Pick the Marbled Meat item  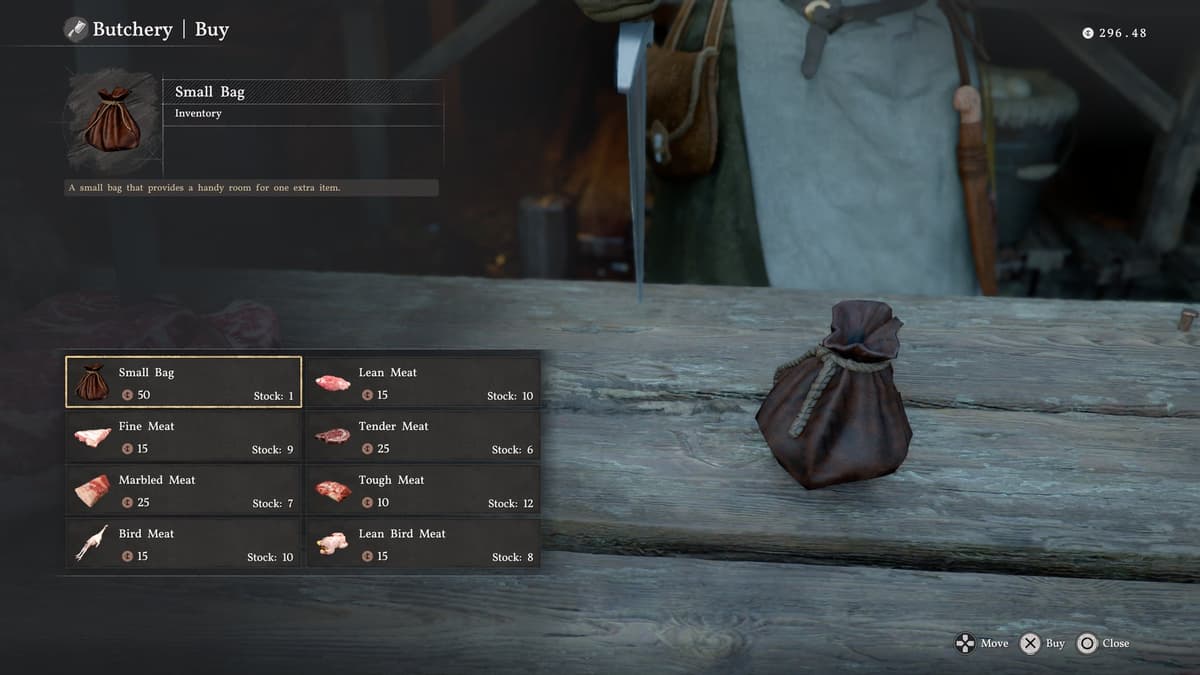pyautogui.click(x=183, y=490)
